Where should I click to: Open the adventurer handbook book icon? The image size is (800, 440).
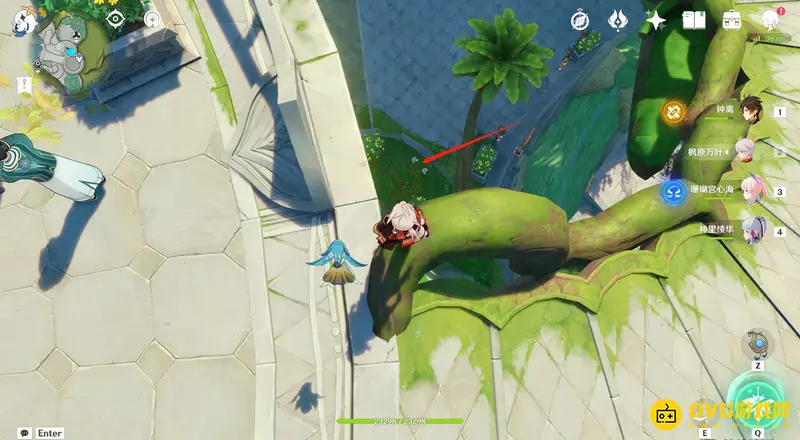[x=694, y=20]
